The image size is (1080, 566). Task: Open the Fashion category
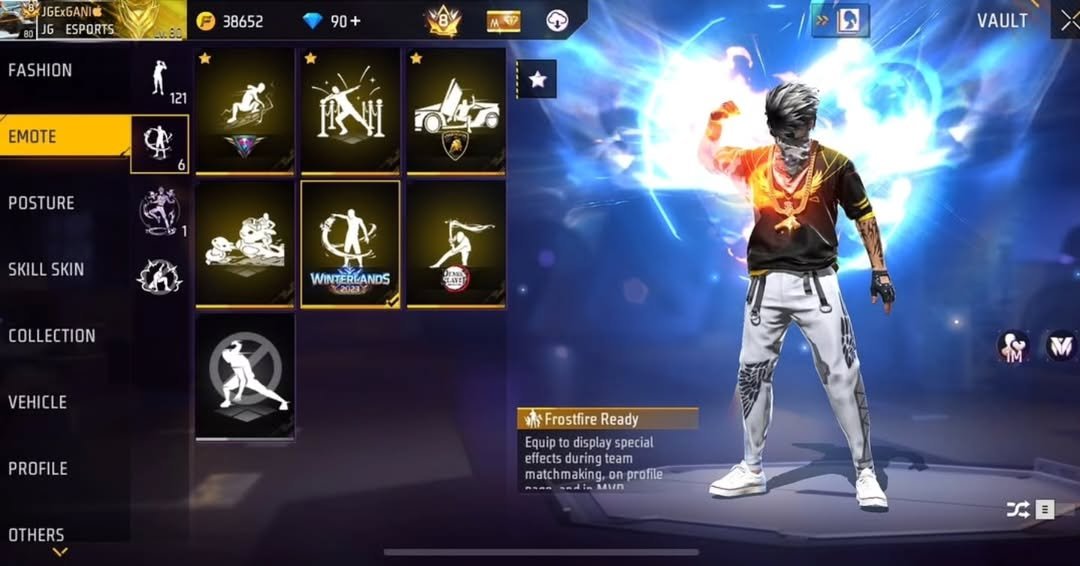point(41,70)
